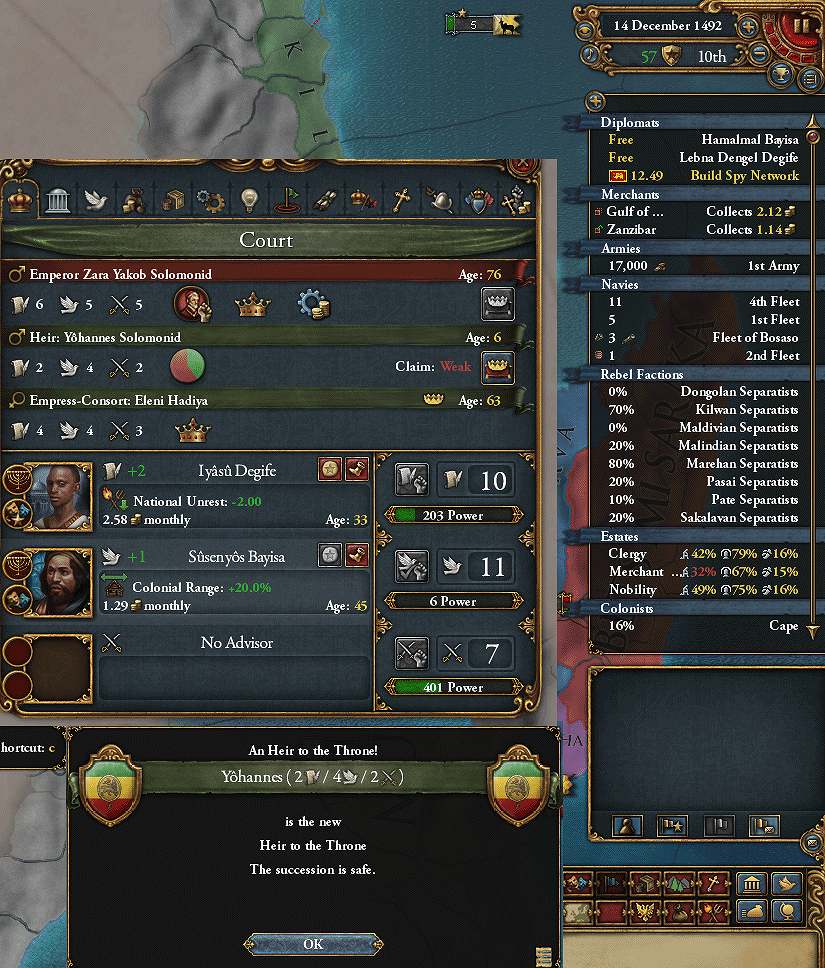Click the heir's throne button beside Weak claim
The width and height of the screenshot is (825, 968).
point(497,367)
